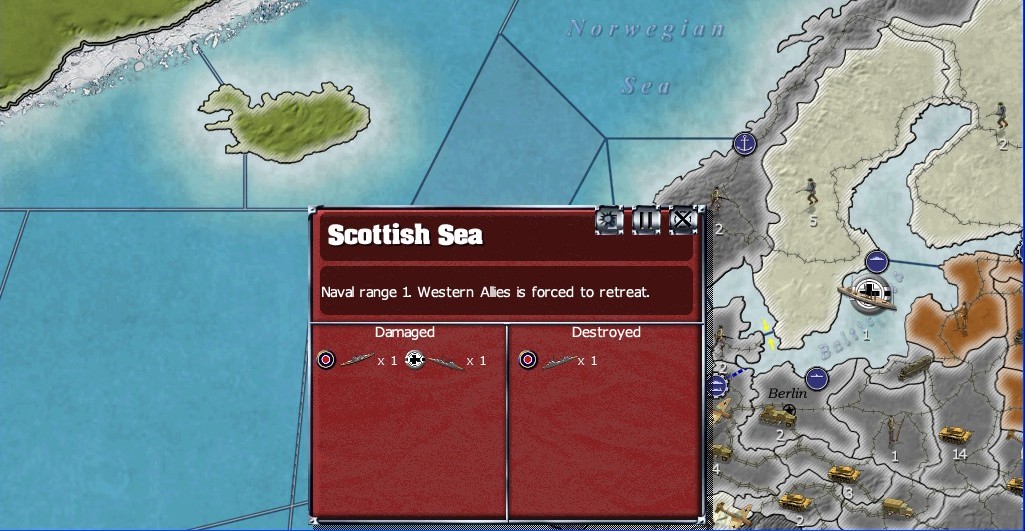
Task: Select the highlighted German fleet in the Baltic
Action: tap(868, 292)
